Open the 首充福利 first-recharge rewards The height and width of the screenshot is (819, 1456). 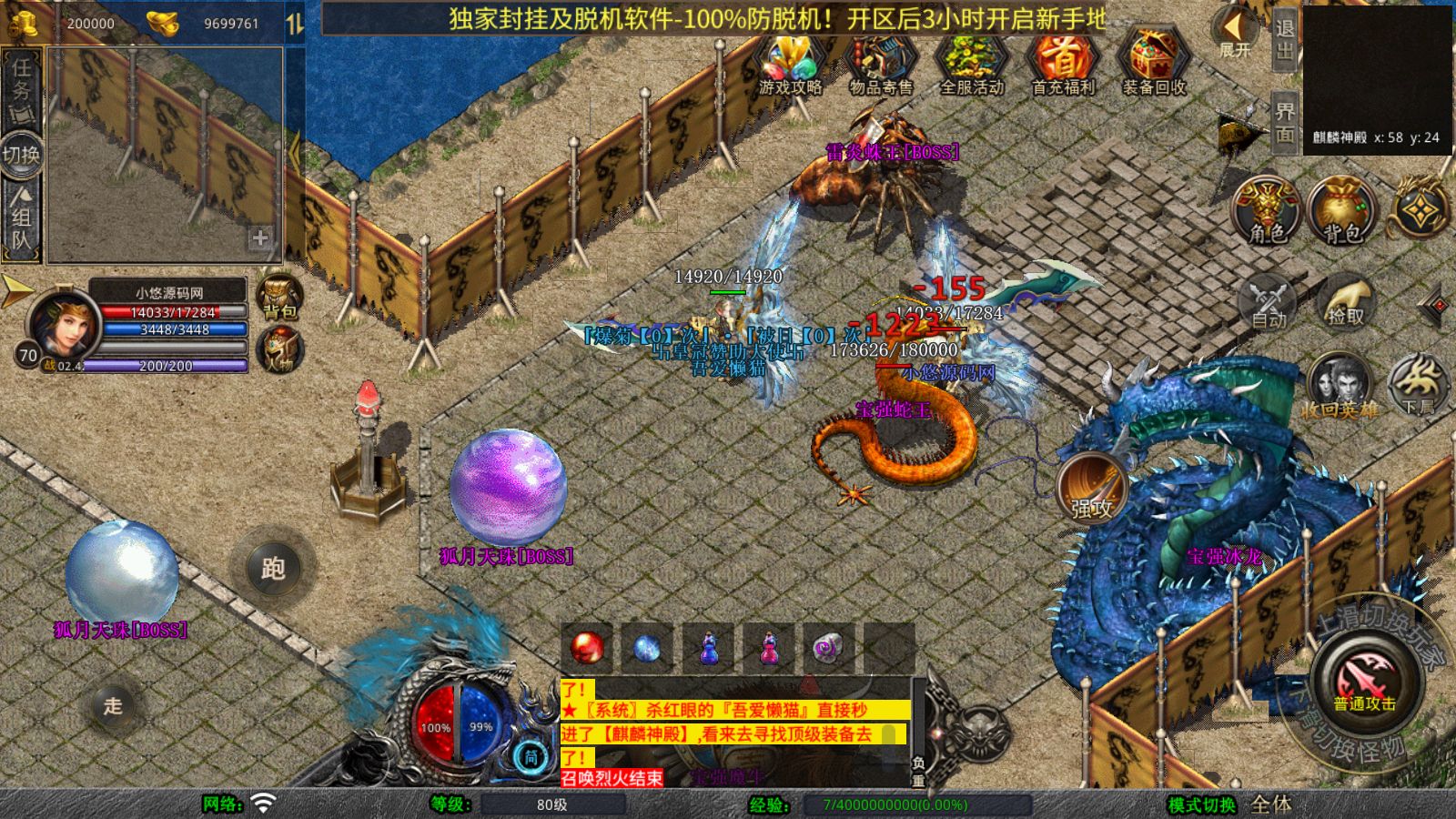(1062, 64)
